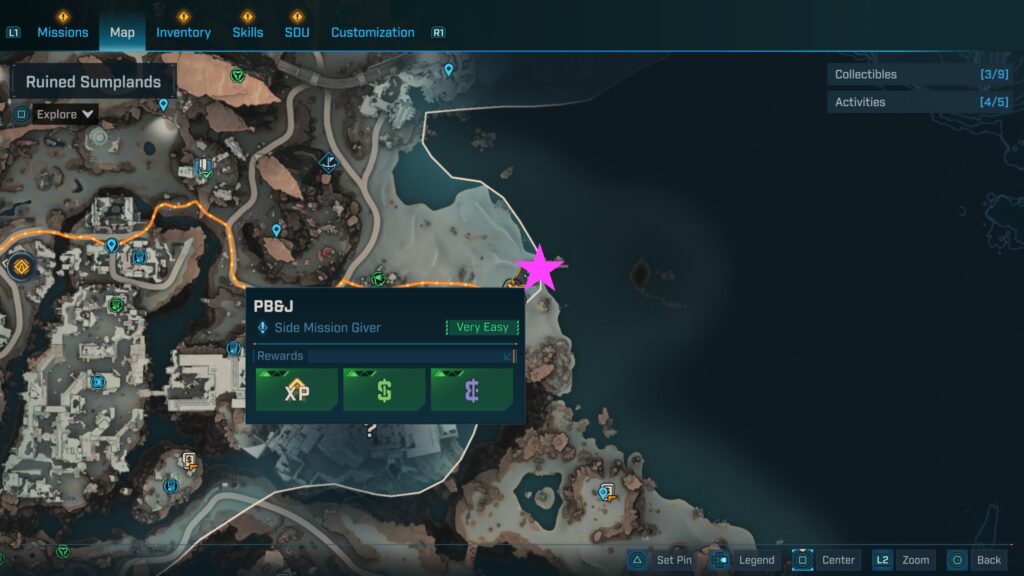1024x576 pixels.
Task: Click the pink star map marker
Action: [540, 268]
